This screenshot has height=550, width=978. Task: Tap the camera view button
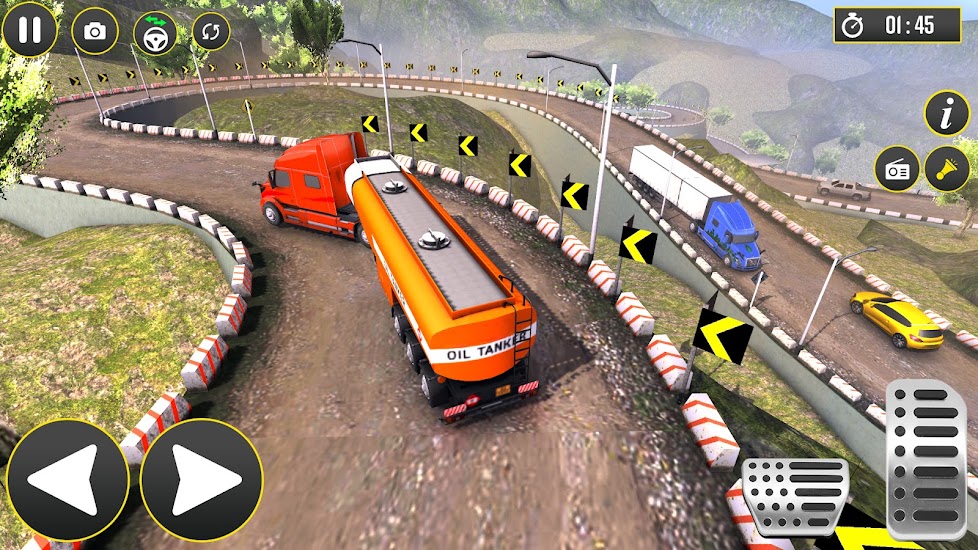pos(94,32)
